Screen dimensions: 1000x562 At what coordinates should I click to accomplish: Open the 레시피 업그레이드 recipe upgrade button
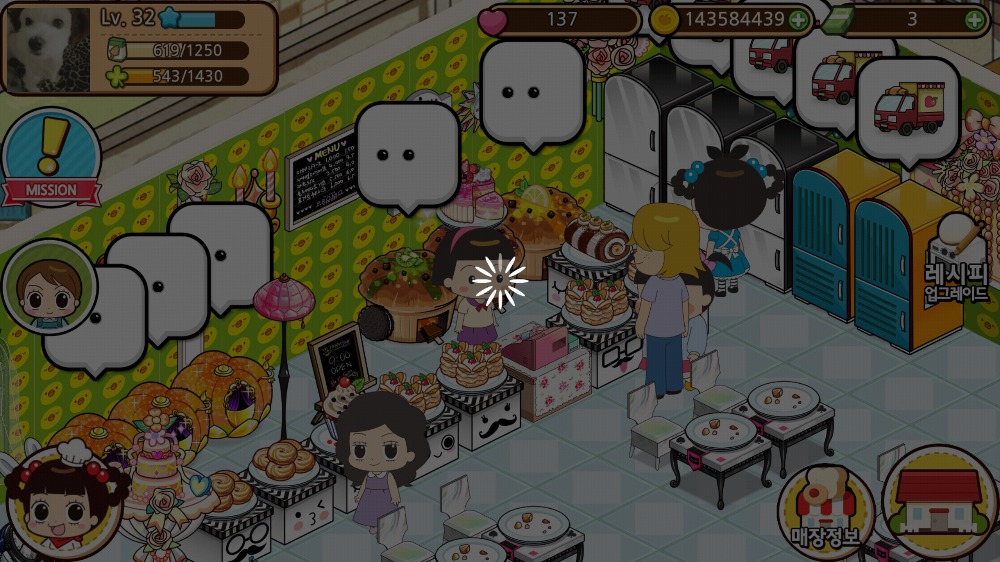pos(957,261)
